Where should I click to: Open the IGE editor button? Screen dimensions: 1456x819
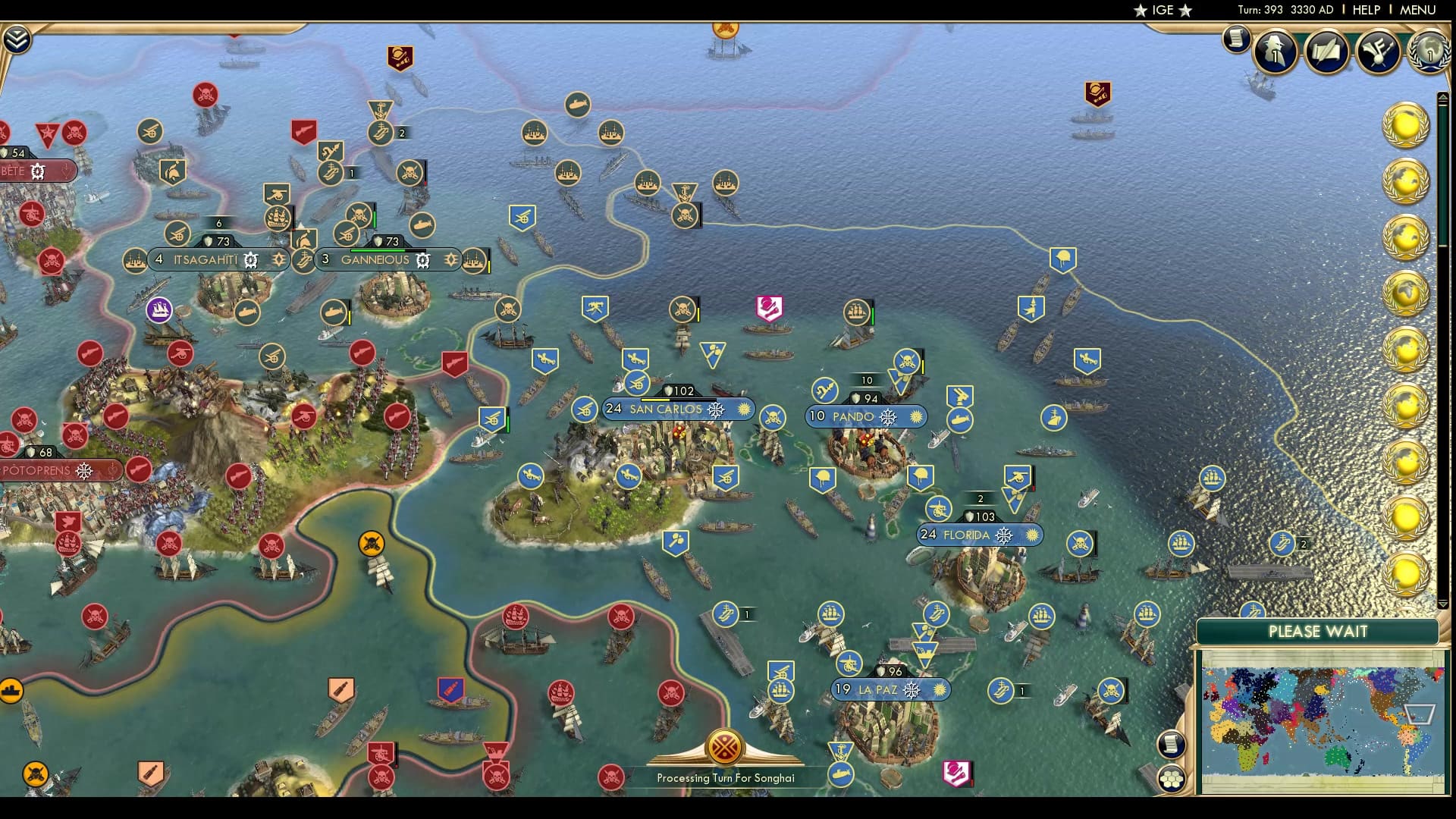pyautogui.click(x=1163, y=11)
